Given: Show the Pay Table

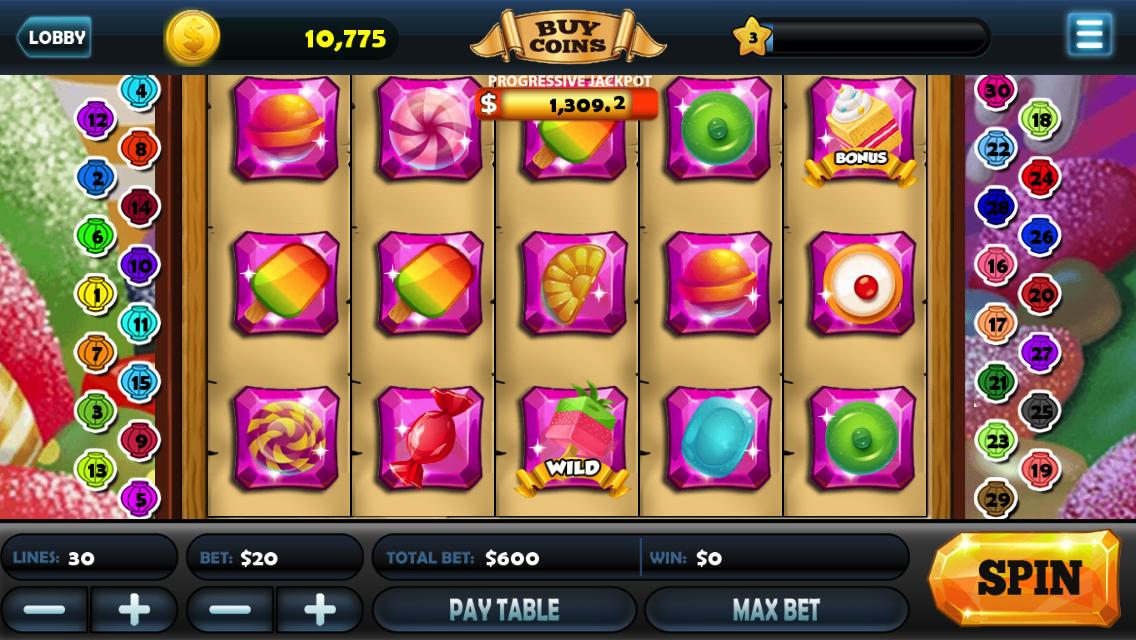Looking at the screenshot, I should 504,609.
